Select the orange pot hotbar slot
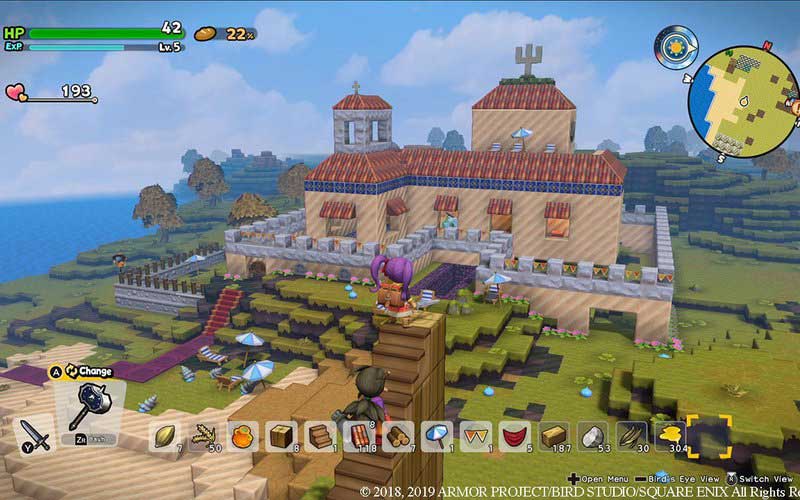 pyautogui.click(x=244, y=436)
